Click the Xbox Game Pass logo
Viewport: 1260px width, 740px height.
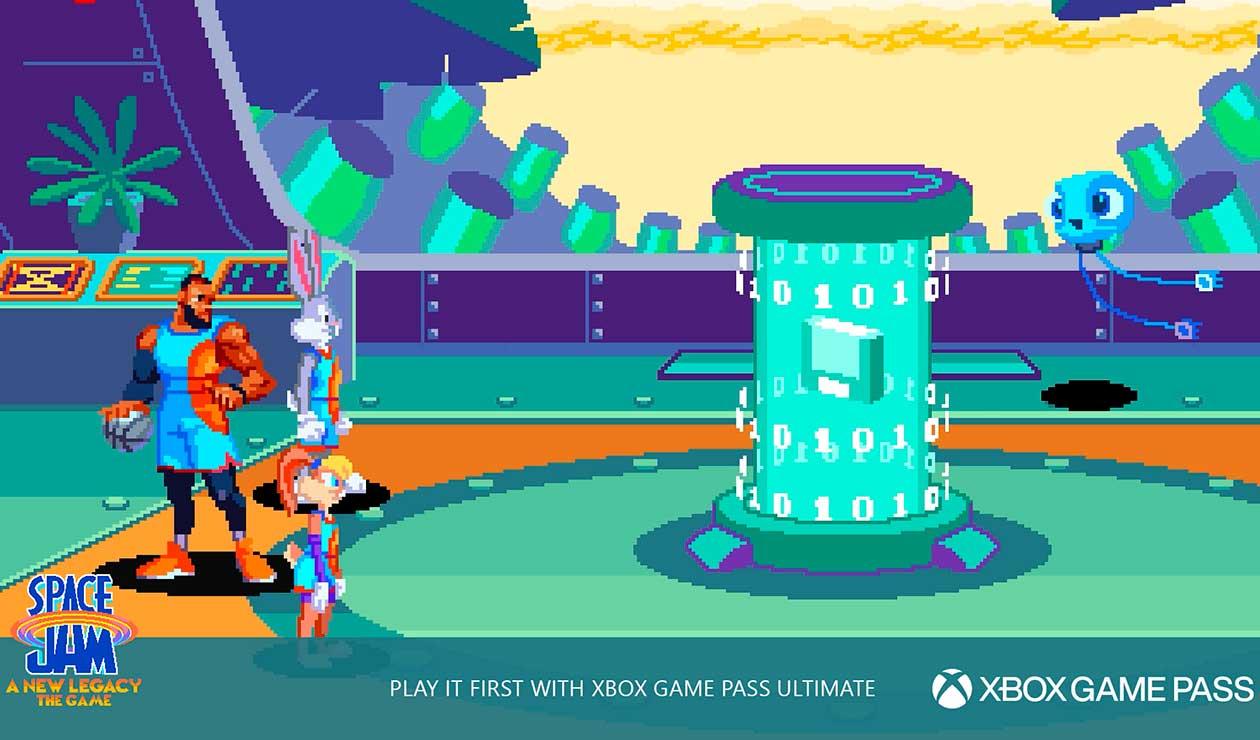click(1092, 688)
